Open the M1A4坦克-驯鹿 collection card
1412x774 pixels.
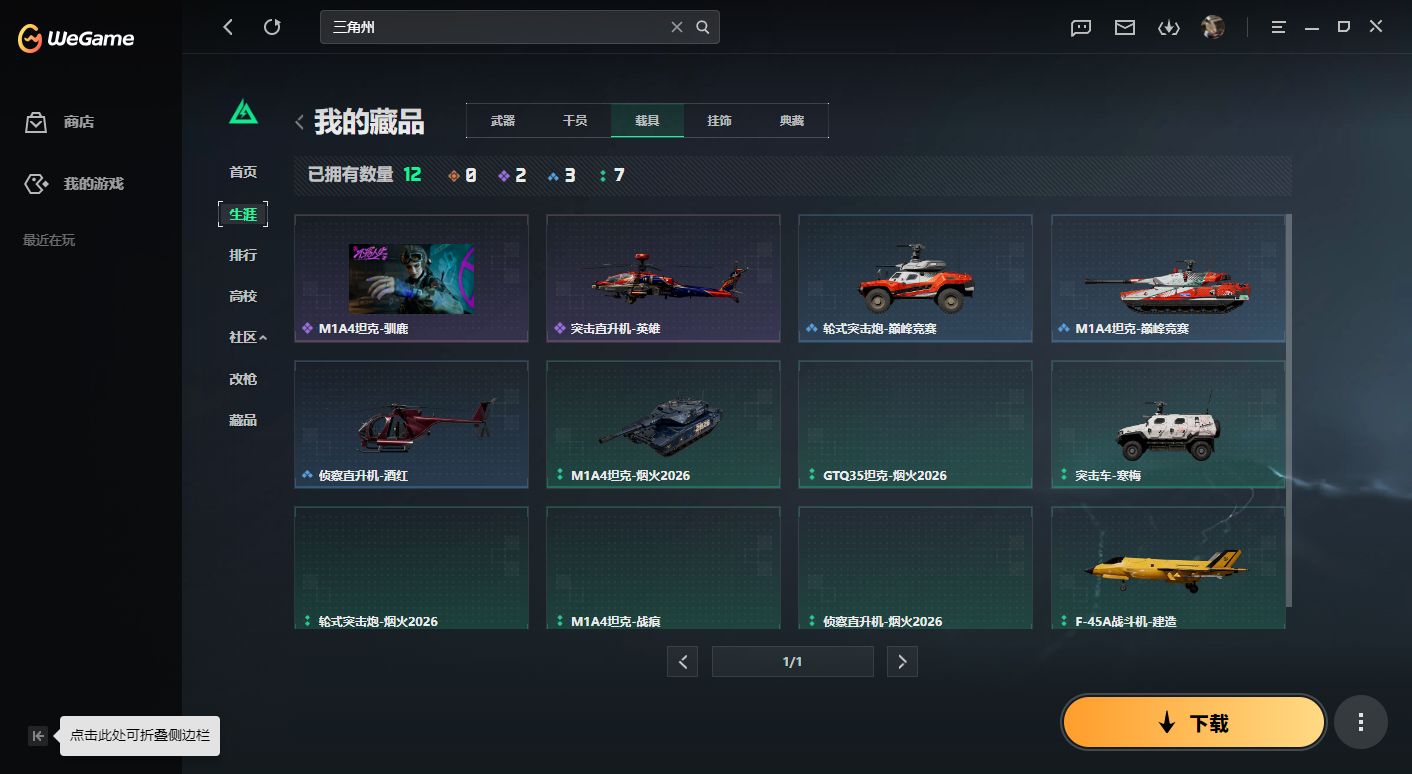point(410,278)
